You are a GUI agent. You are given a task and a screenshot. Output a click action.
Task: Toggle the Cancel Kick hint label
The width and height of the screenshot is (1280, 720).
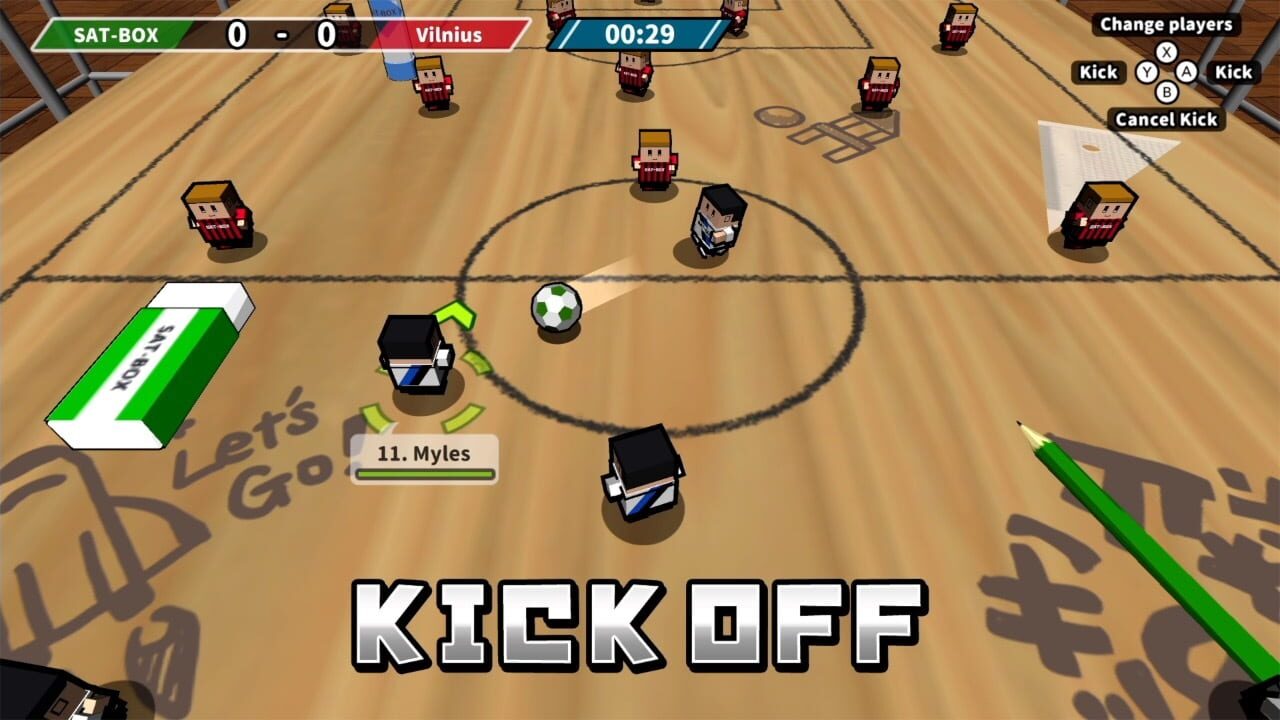pyautogui.click(x=1168, y=119)
